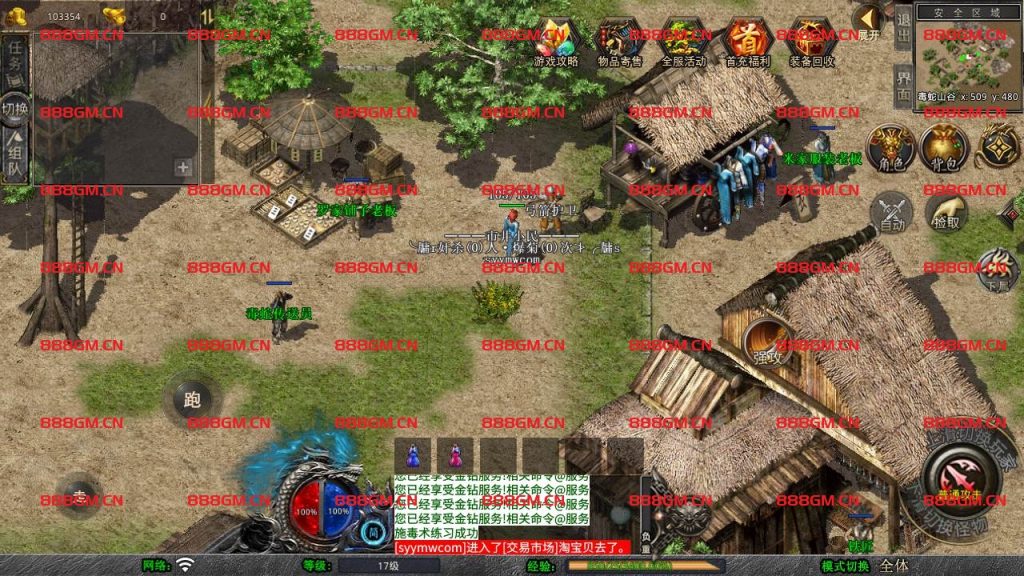Image resolution: width=1024 pixels, height=576 pixels.
Task: Open the 游戏攻略 game guide icon
Action: pyautogui.click(x=556, y=40)
